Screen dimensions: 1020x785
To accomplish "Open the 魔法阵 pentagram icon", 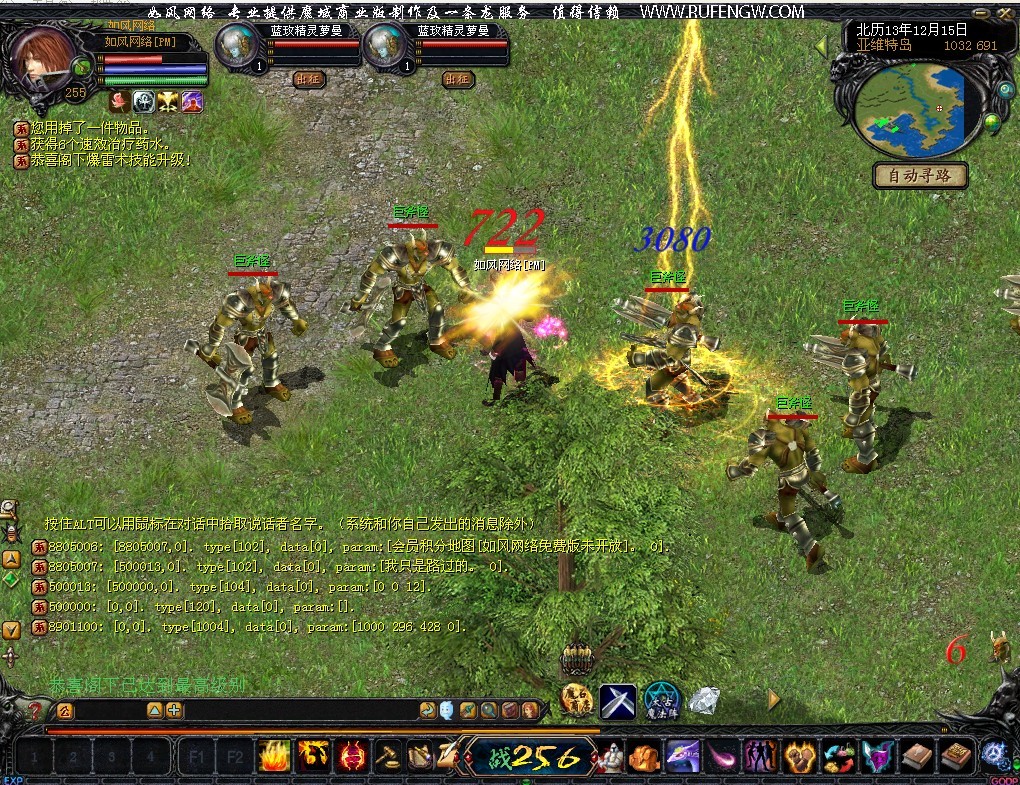I will [x=660, y=702].
